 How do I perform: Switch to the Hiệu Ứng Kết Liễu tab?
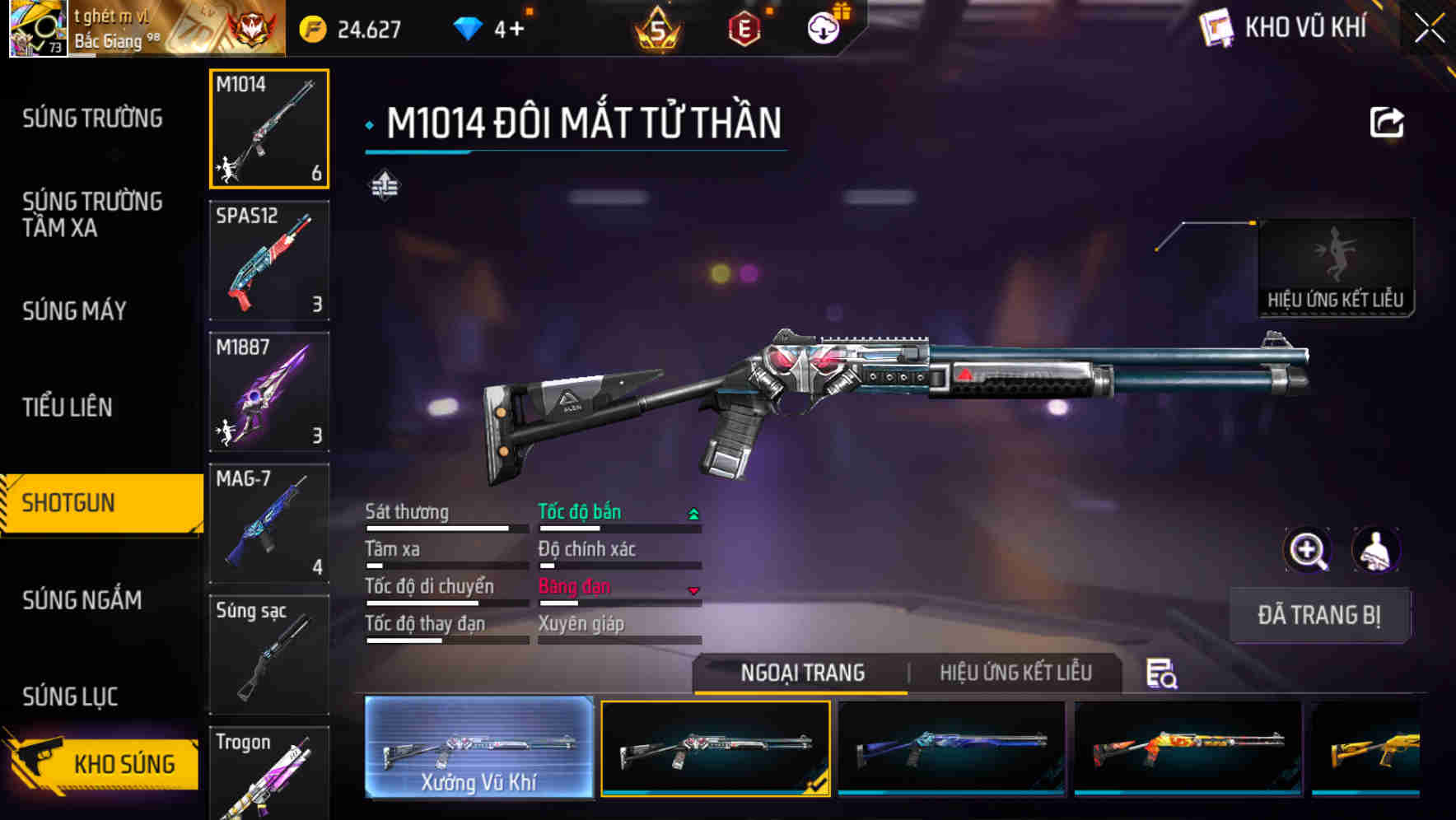(x=1015, y=673)
